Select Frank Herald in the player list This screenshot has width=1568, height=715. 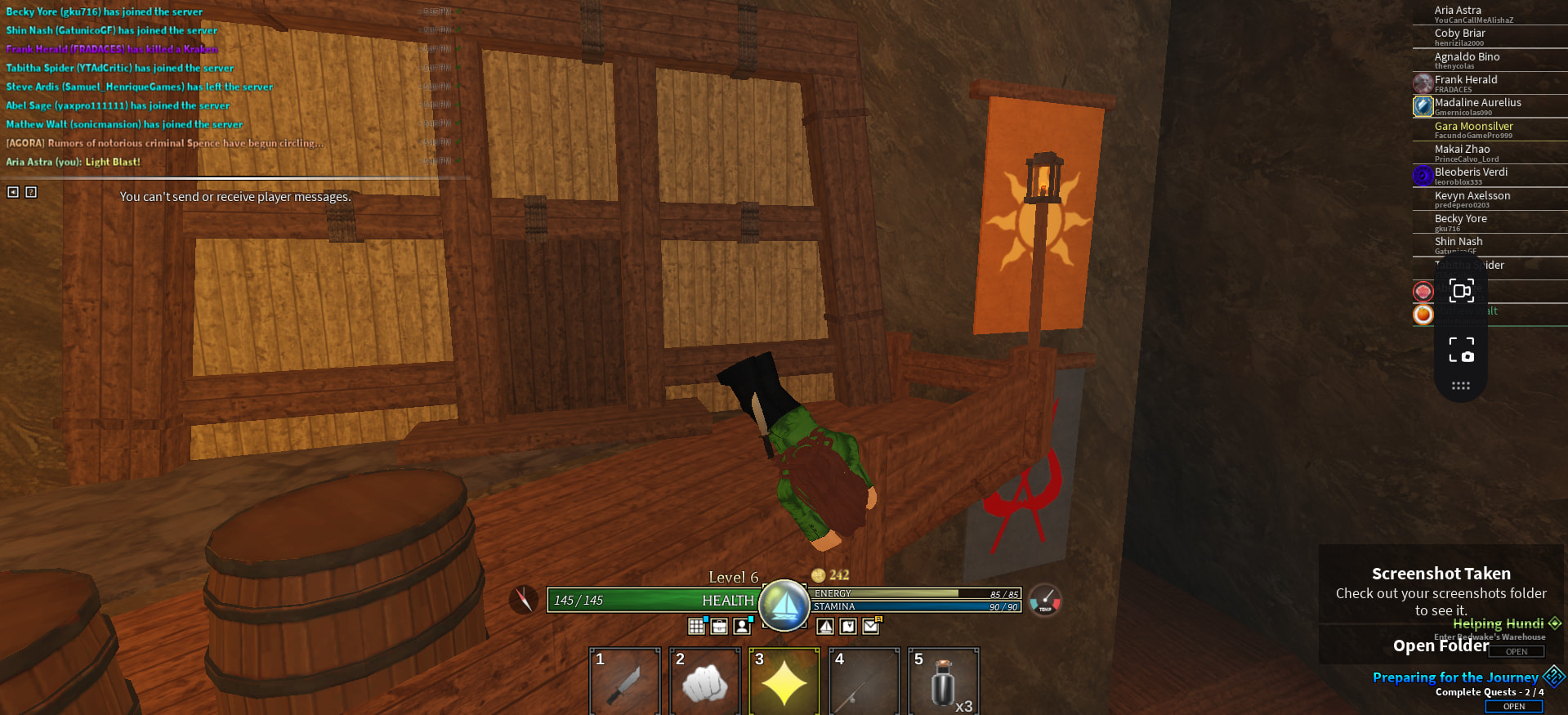click(1466, 80)
